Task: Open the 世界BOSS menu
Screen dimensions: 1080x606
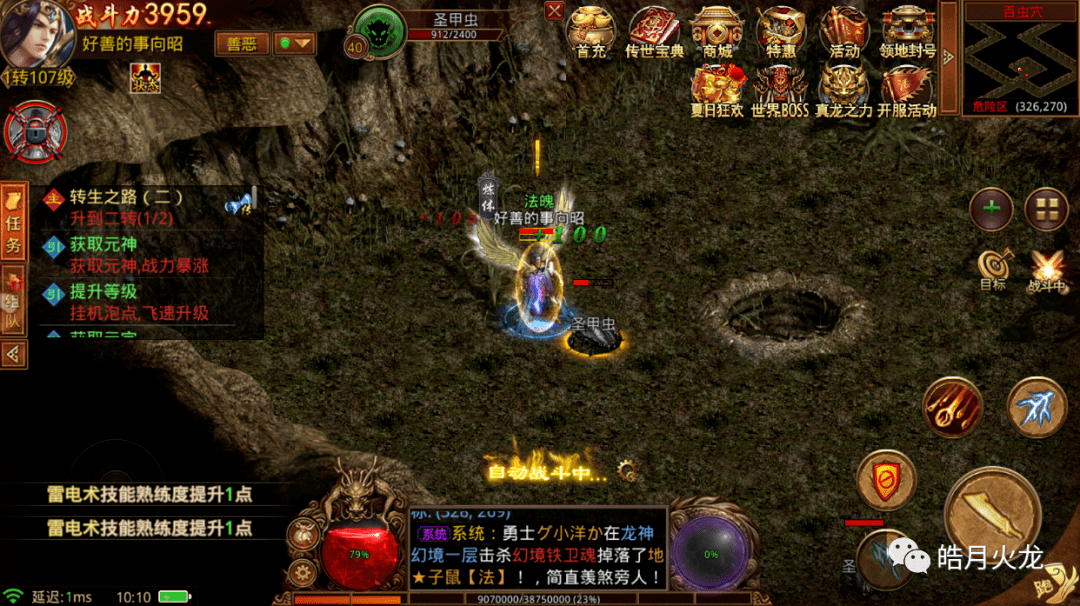Action: (x=780, y=90)
